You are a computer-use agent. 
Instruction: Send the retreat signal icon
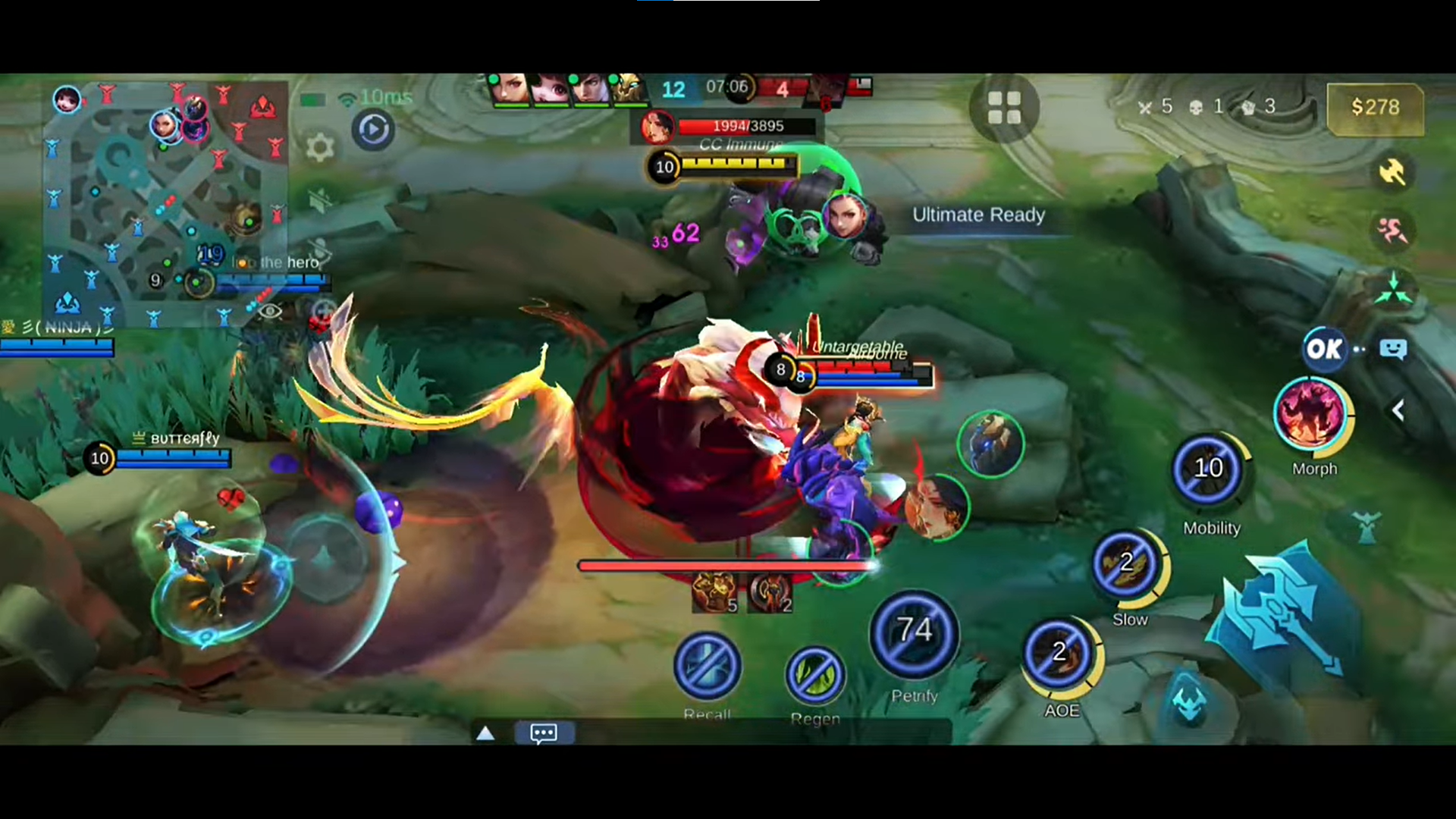click(1392, 231)
